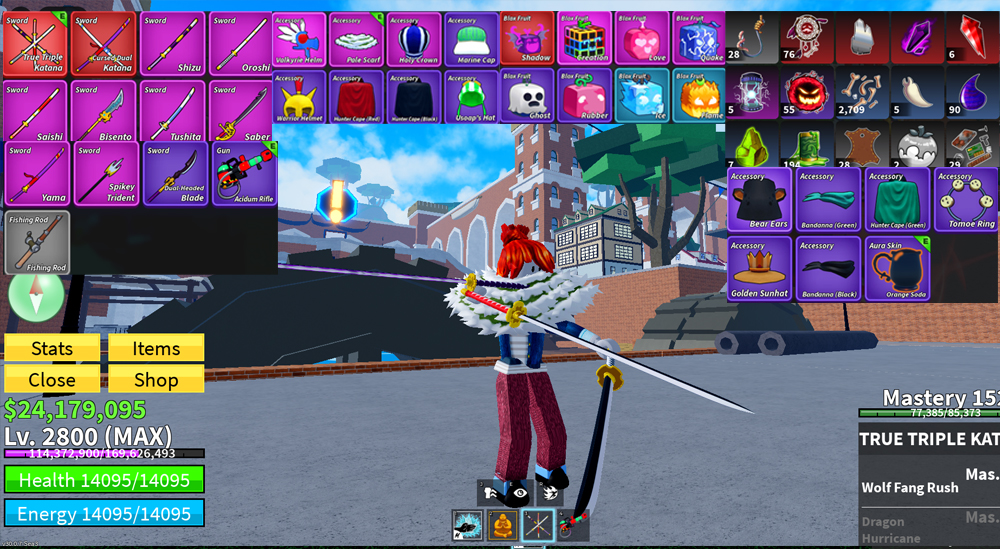Viewport: 1000px width, 549px height.
Task: Select the Ghost Blox Fruit
Action: click(x=528, y=96)
